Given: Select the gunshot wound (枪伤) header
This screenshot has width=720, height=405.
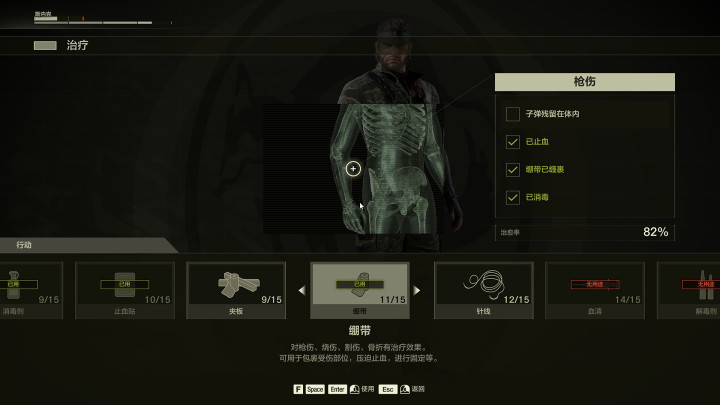Looking at the screenshot, I should [x=584, y=82].
